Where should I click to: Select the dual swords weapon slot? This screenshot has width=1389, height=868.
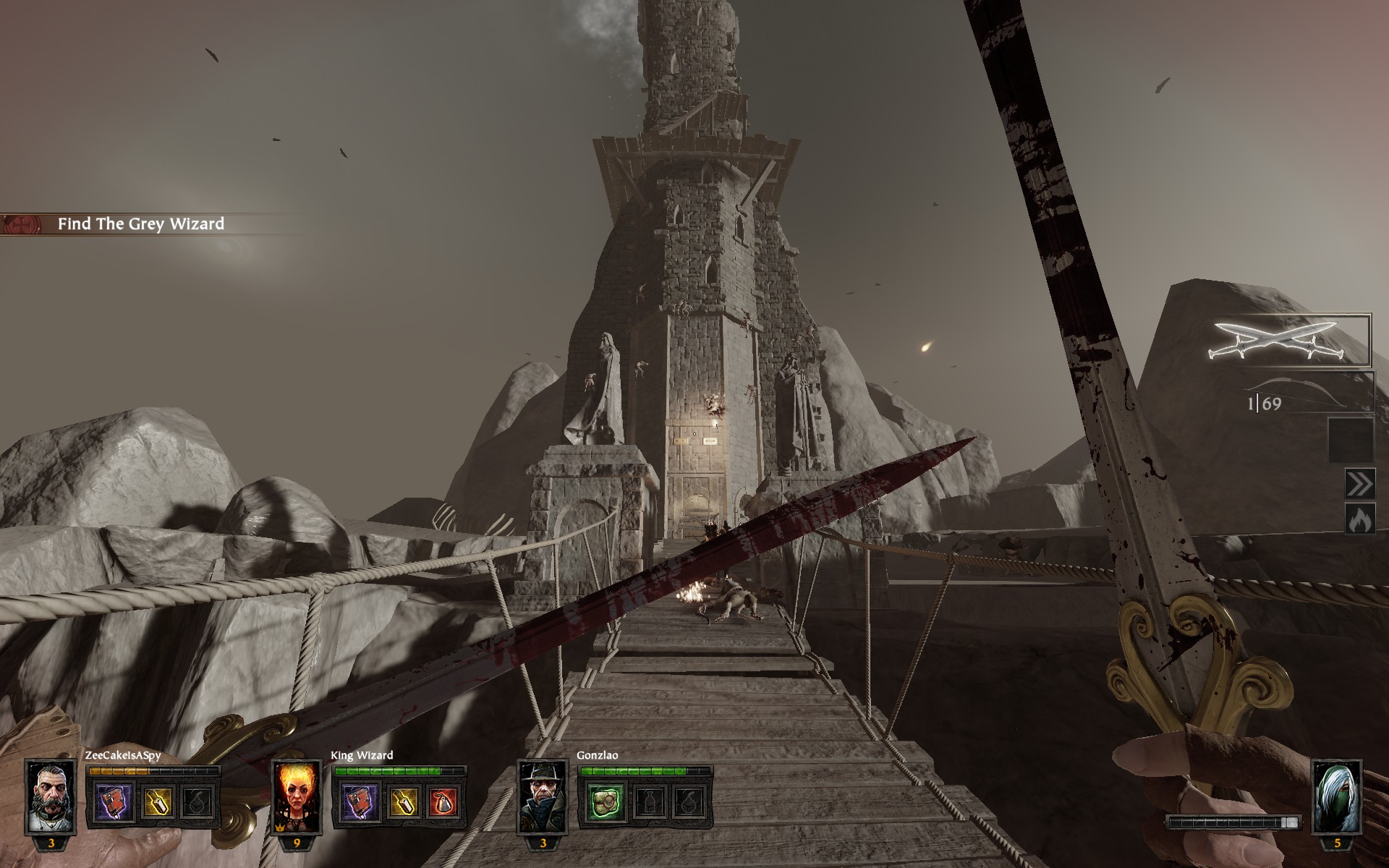point(1292,340)
